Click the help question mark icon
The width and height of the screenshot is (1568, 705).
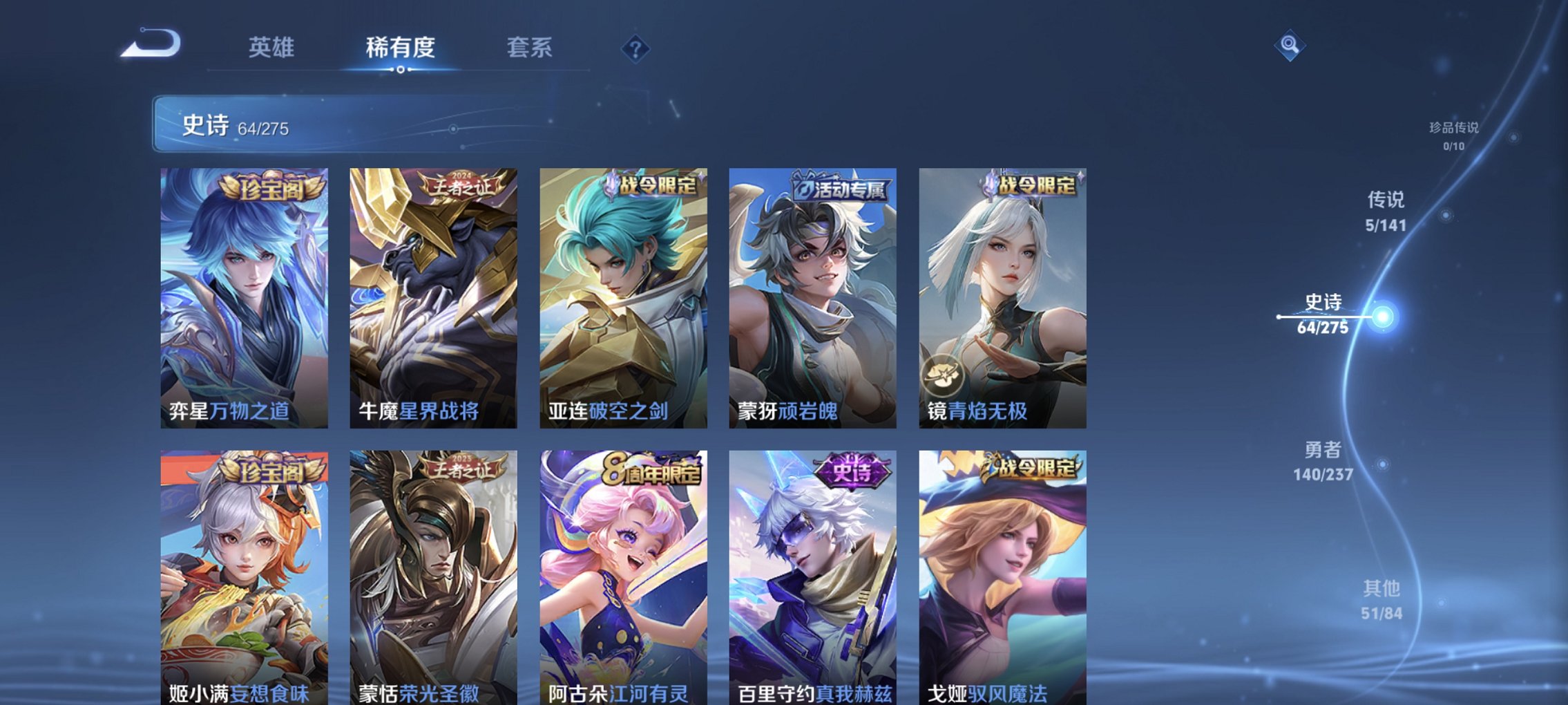click(x=636, y=49)
